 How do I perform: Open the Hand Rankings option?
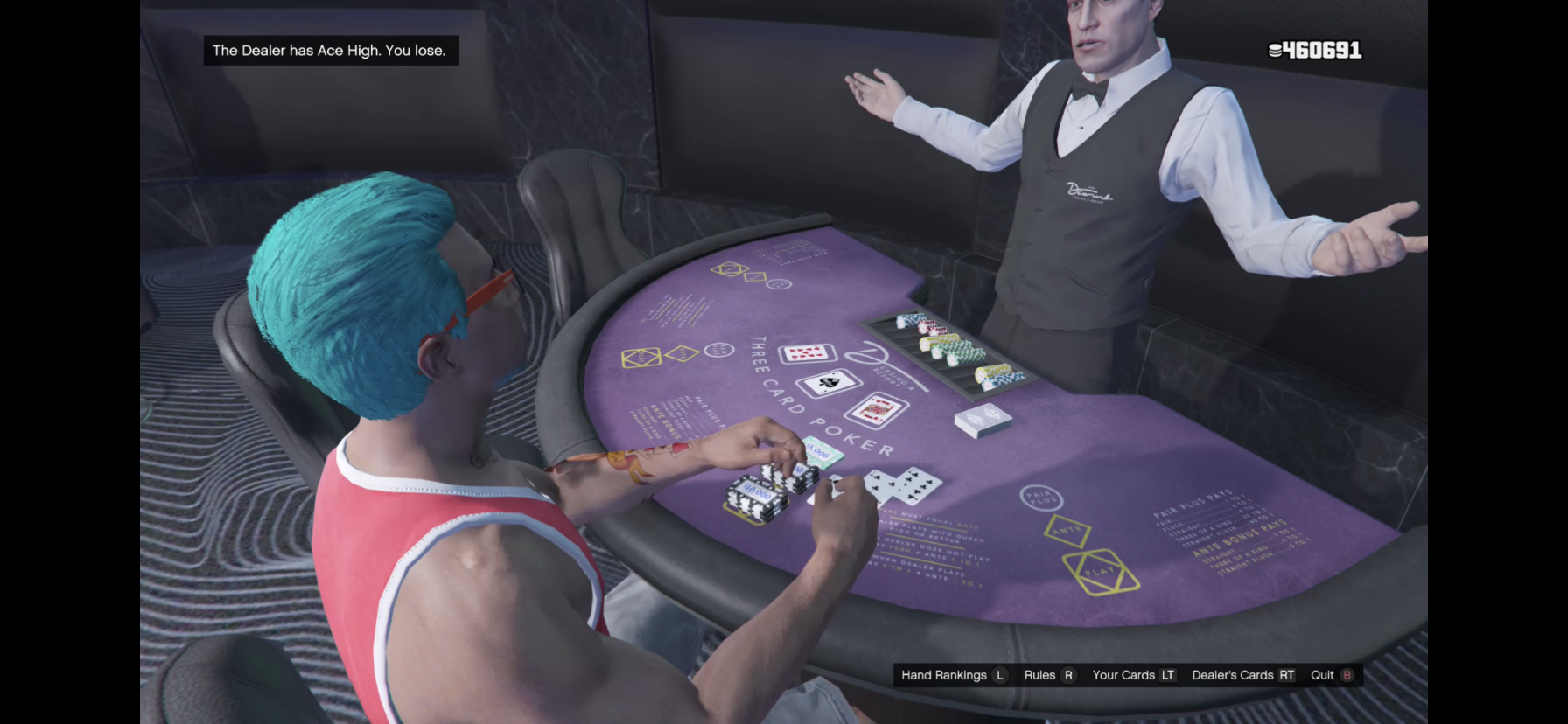pos(953,675)
